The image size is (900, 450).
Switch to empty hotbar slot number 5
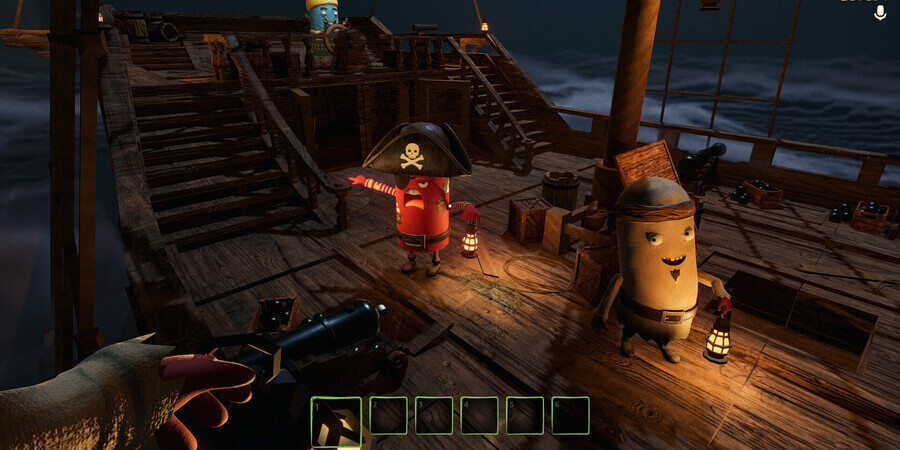coord(525,415)
